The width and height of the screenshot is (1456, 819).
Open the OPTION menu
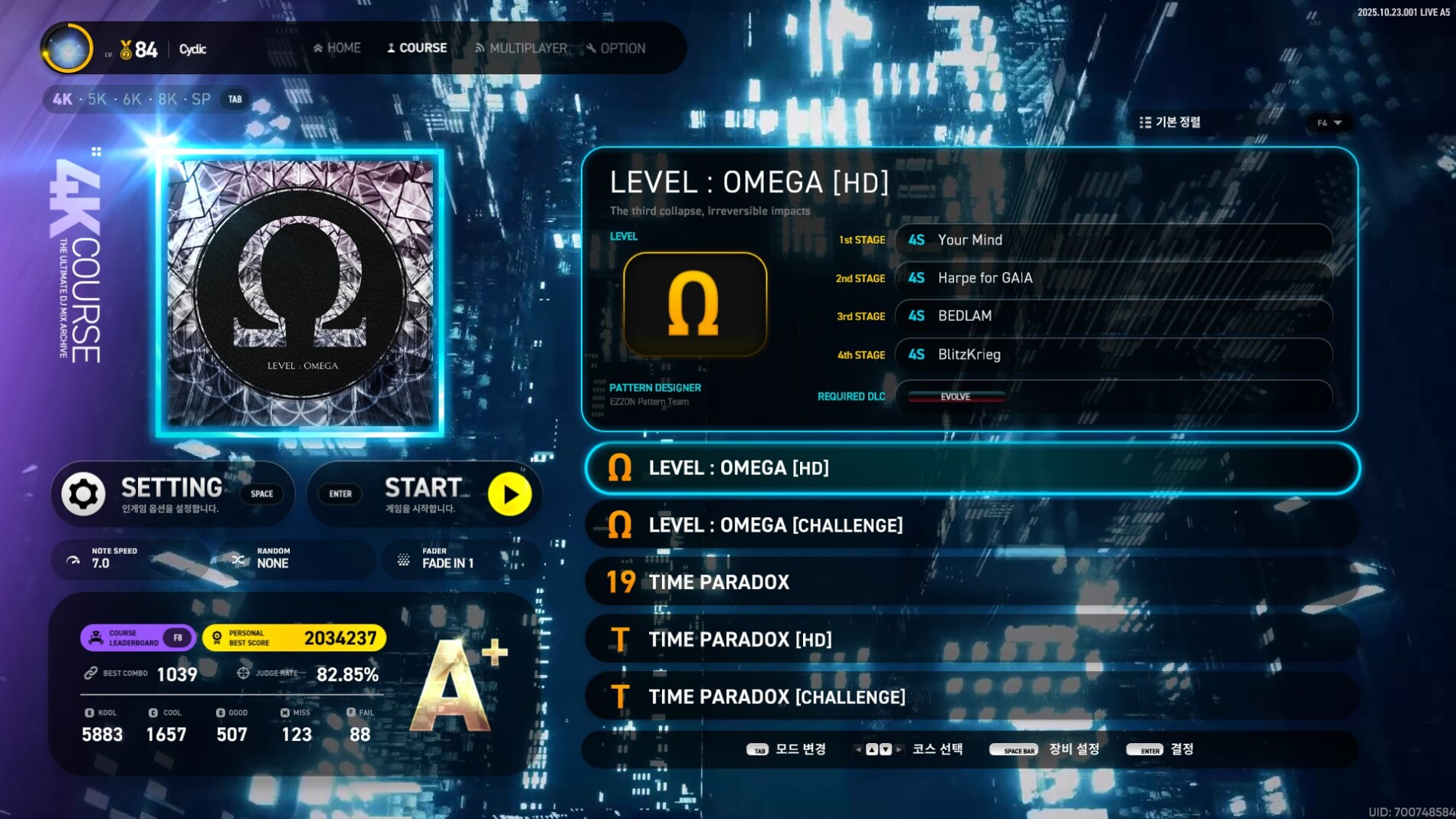(616, 48)
